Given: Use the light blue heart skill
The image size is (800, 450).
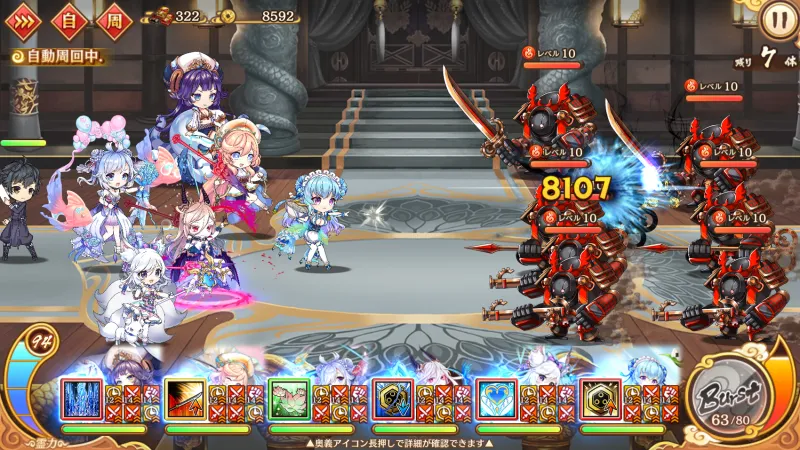Looking at the screenshot, I should pyautogui.click(x=497, y=398).
